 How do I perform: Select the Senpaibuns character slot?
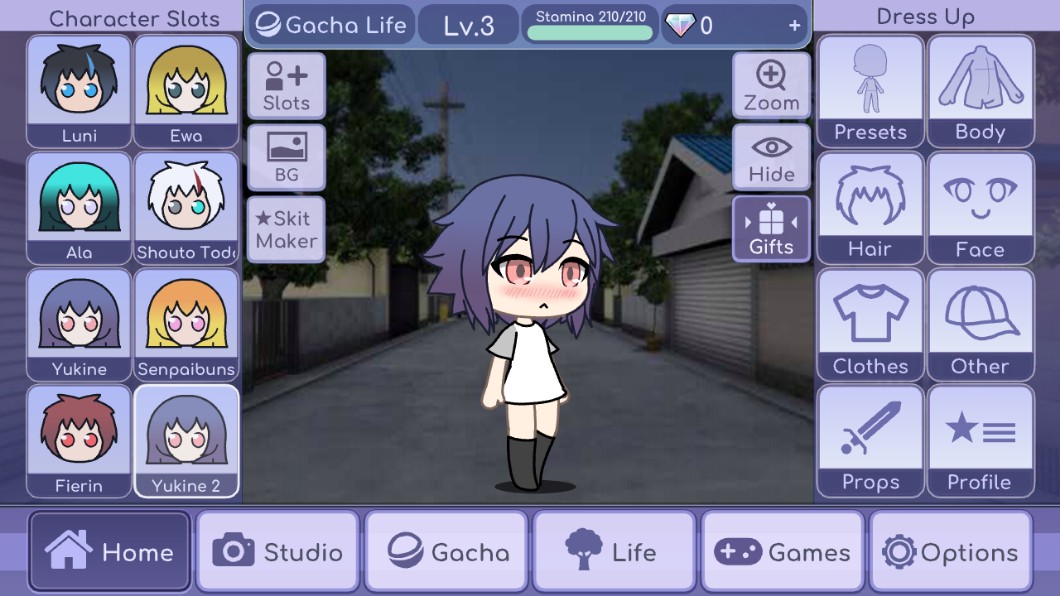[x=186, y=324]
